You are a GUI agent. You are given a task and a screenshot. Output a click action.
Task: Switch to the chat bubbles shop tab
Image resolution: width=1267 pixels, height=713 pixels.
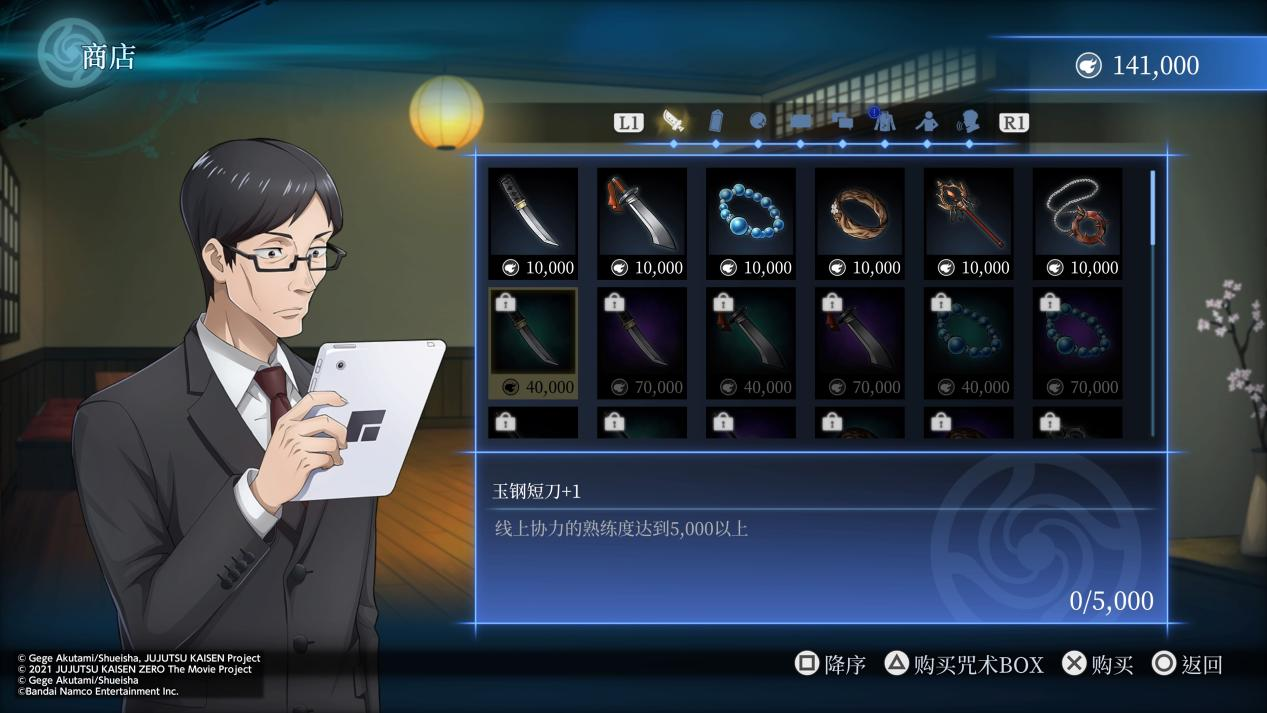(x=842, y=122)
